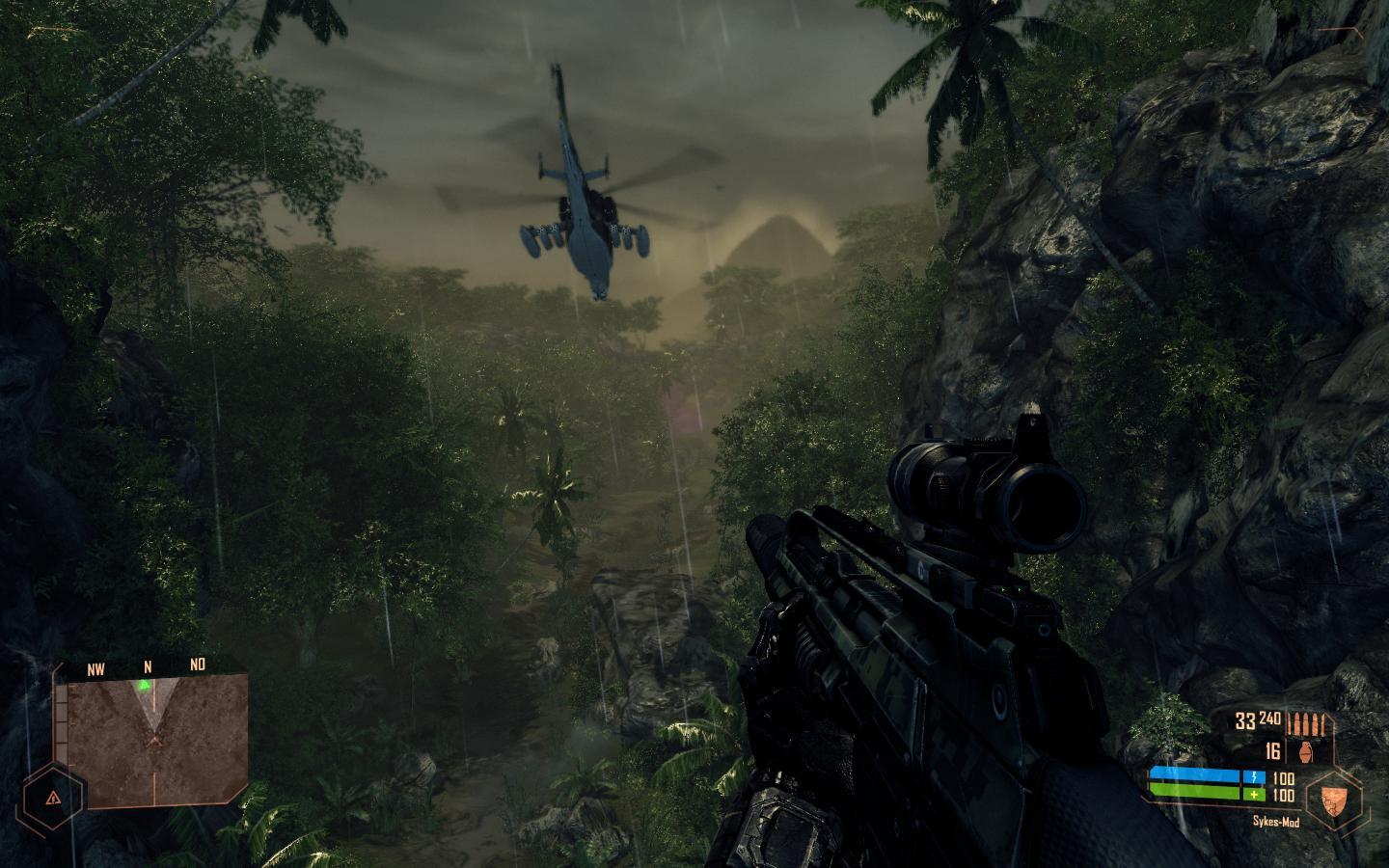1389x868 pixels.
Task: Select the armor shield suit mode icon
Action: pyautogui.click(x=1333, y=799)
